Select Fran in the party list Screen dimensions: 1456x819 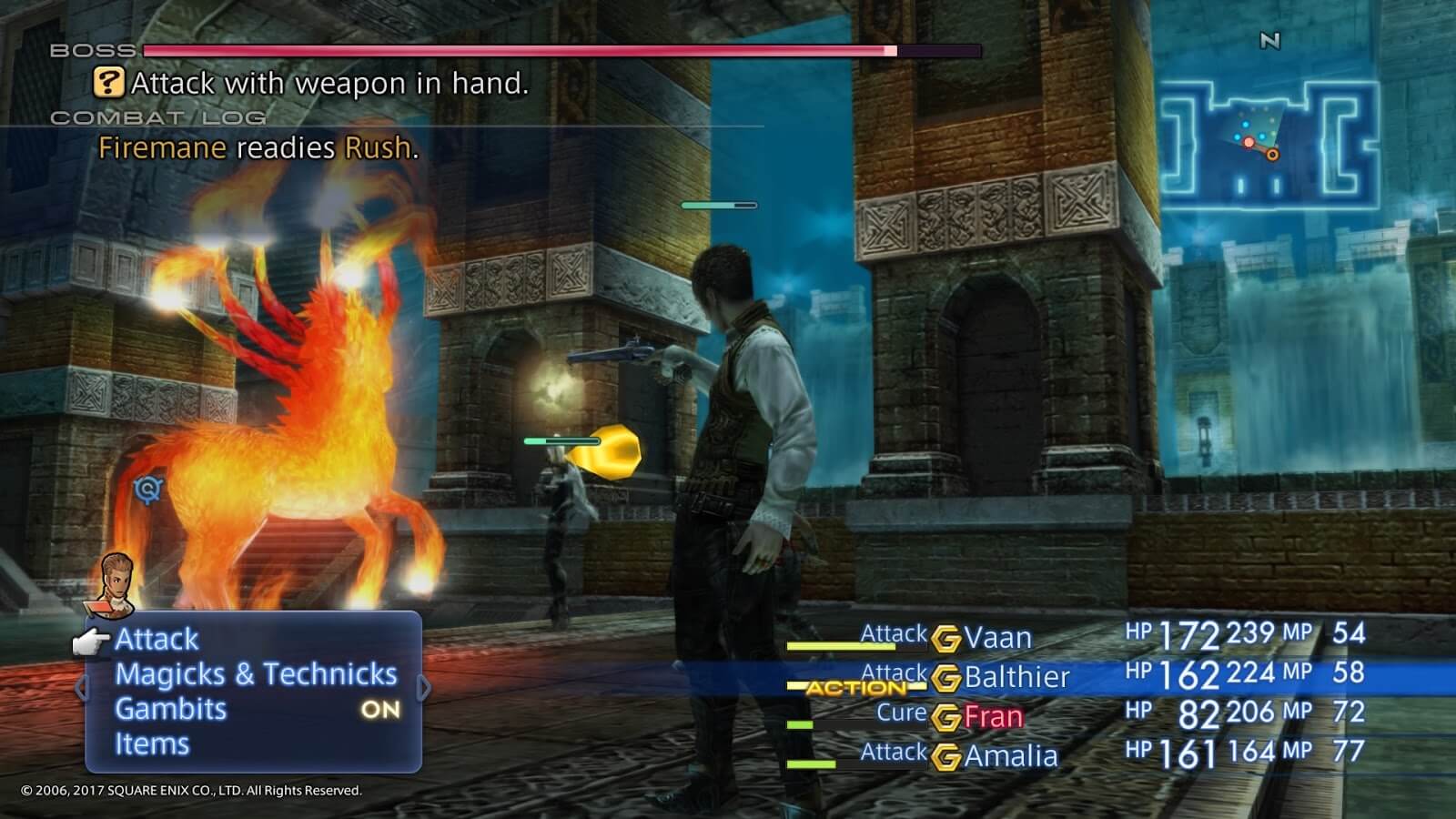coord(994,717)
